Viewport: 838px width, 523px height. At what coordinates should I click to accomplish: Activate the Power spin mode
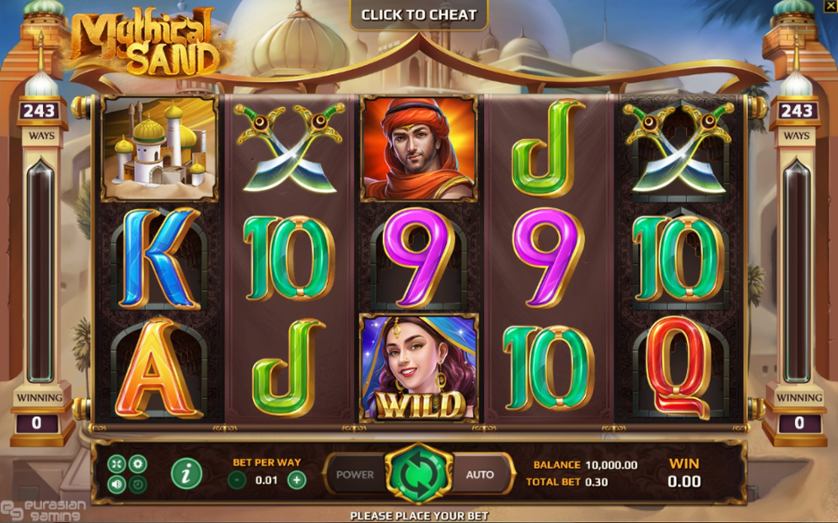coord(355,474)
